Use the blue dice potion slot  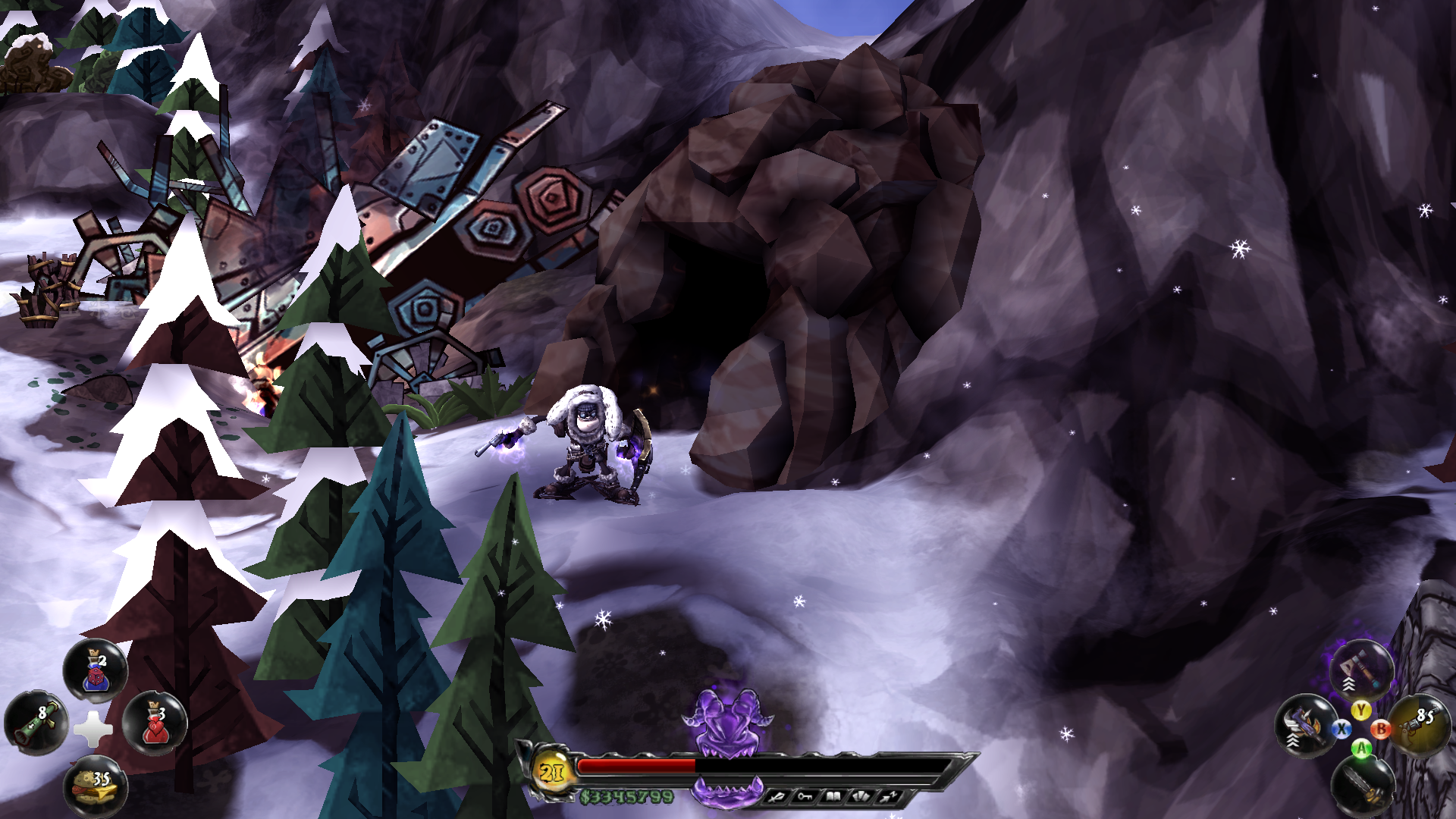[x=96, y=671]
